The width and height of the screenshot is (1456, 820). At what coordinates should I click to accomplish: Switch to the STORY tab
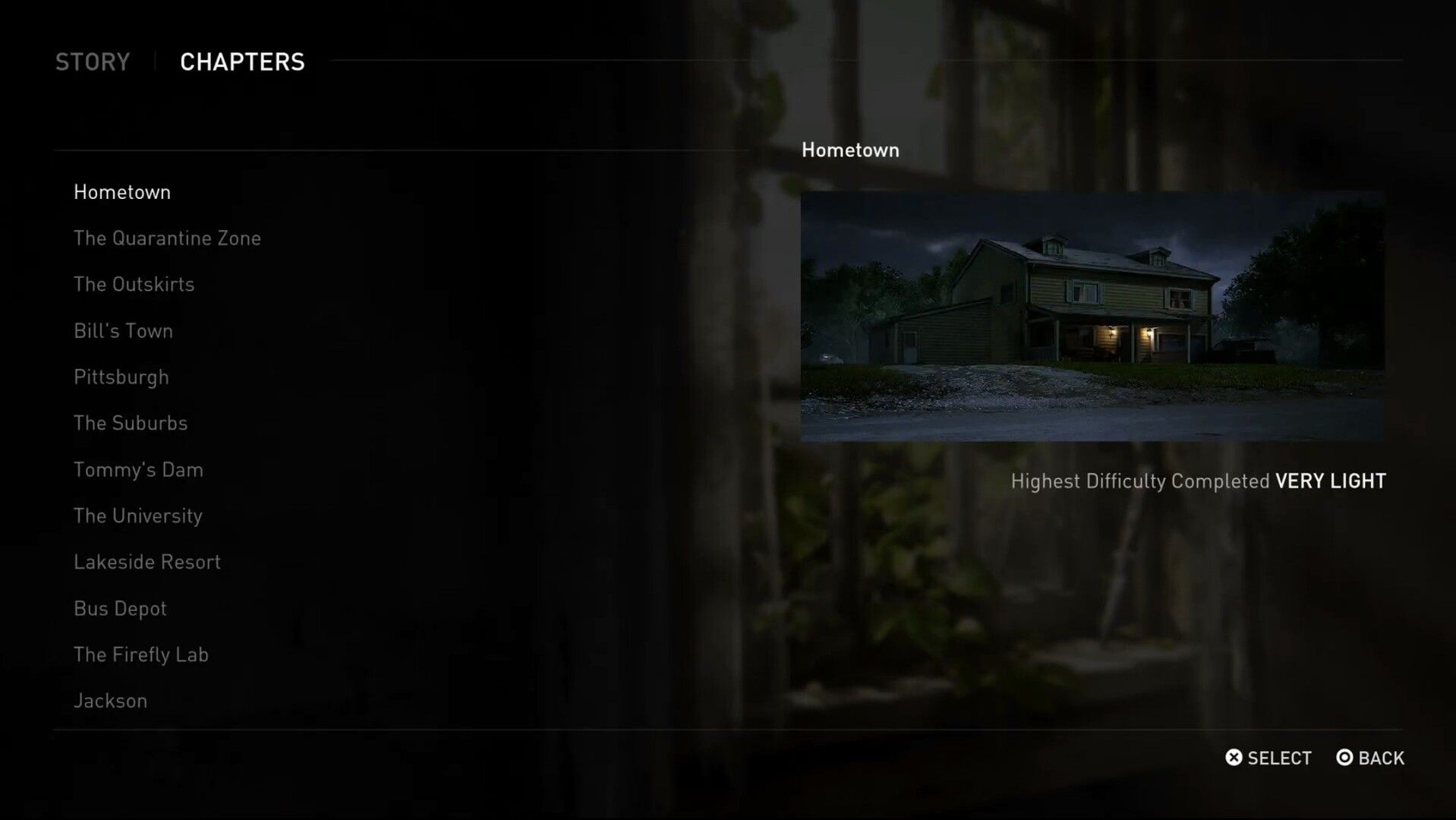(92, 61)
